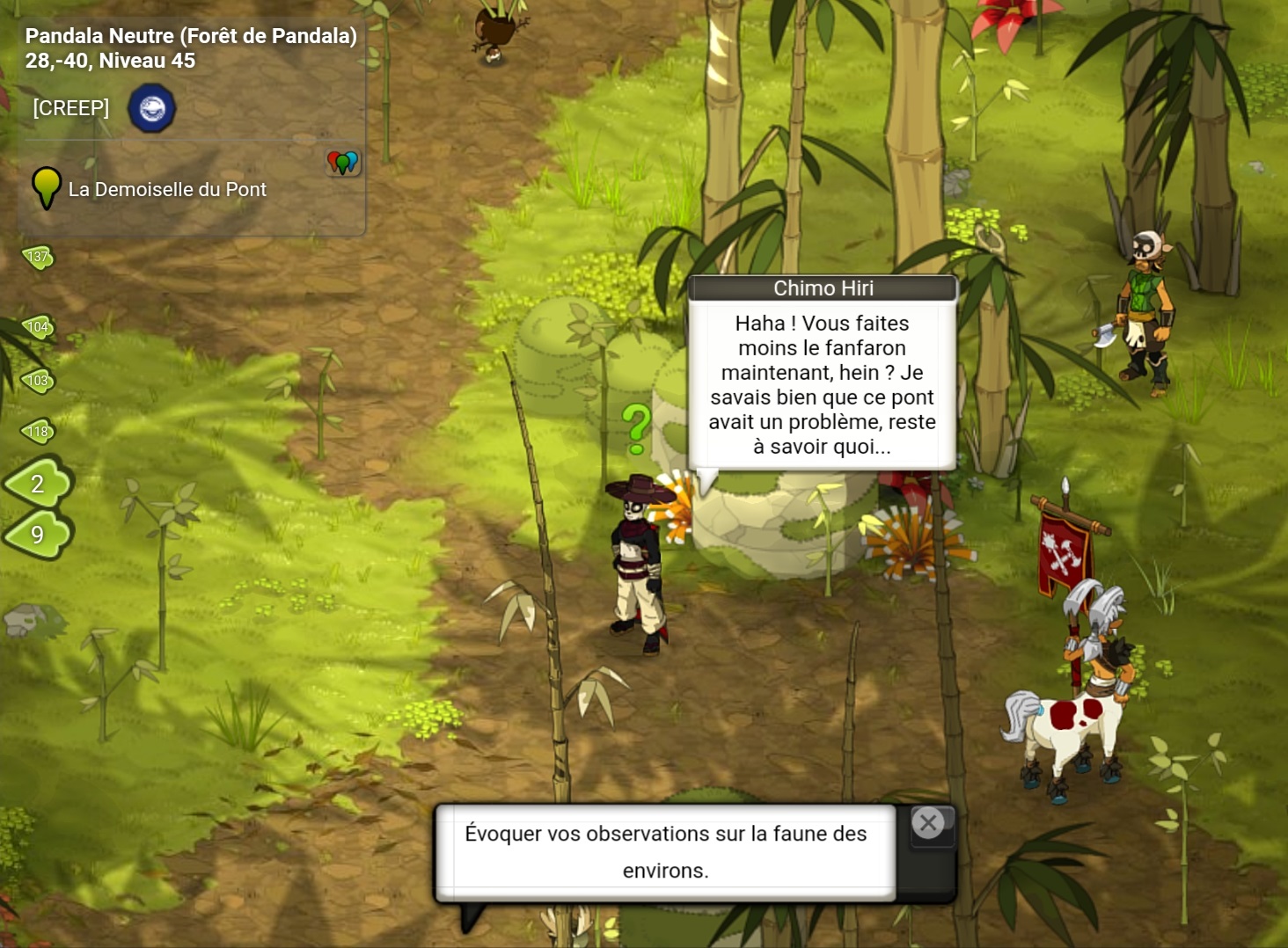Click the blue CREEP guild emblem
This screenshot has height=948, width=1288.
[x=152, y=109]
